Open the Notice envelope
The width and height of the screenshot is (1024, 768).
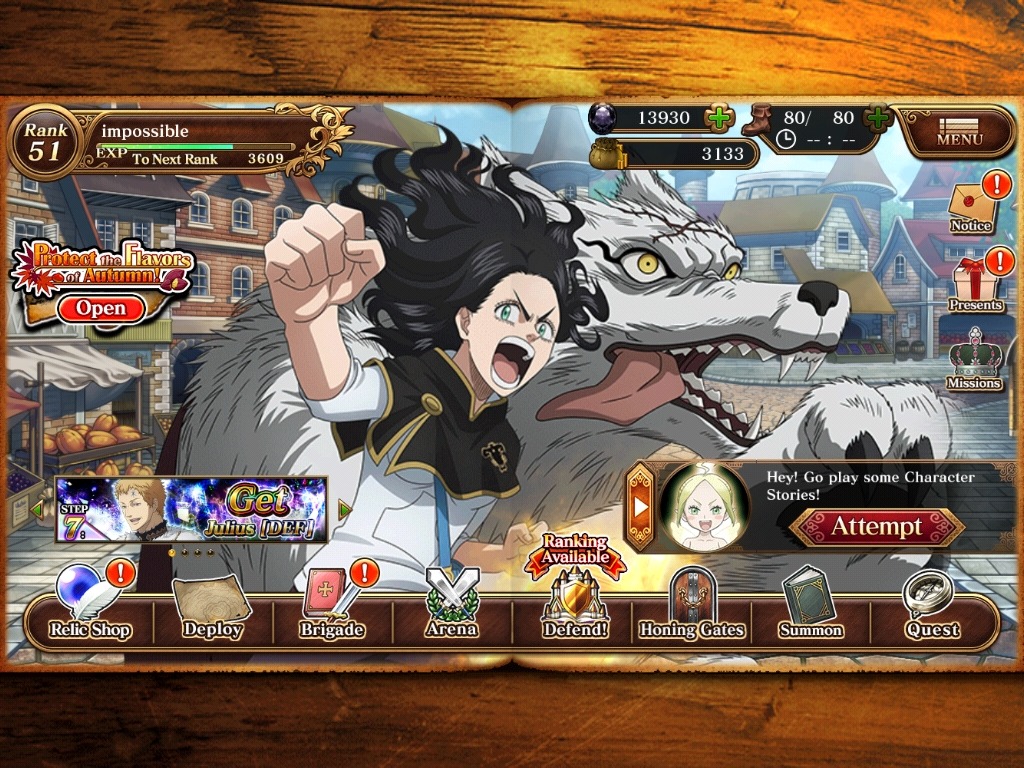971,205
